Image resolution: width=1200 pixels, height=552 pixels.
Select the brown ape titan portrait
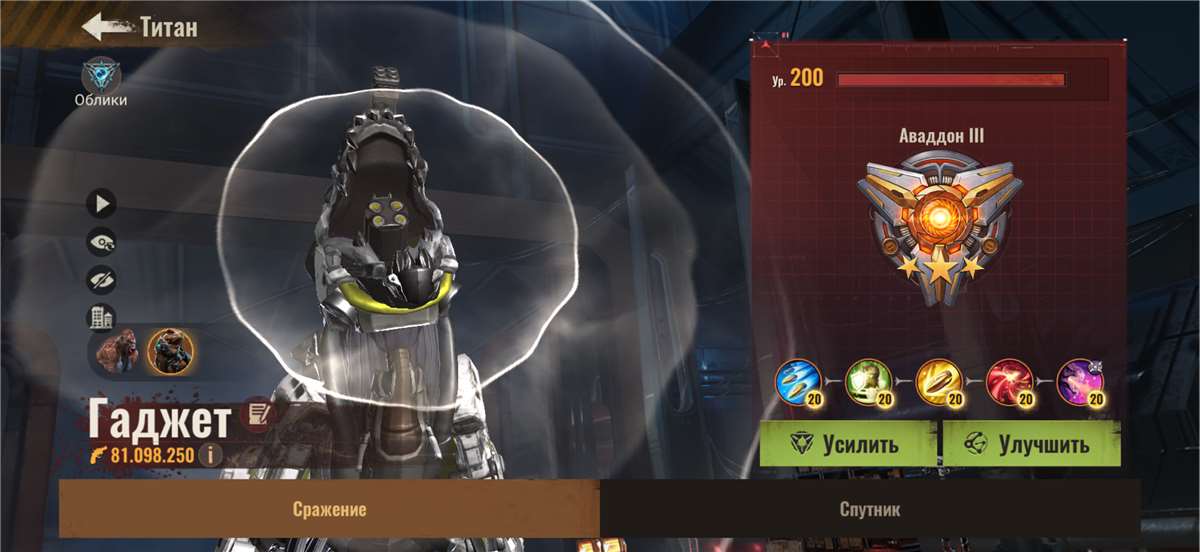[x=119, y=351]
